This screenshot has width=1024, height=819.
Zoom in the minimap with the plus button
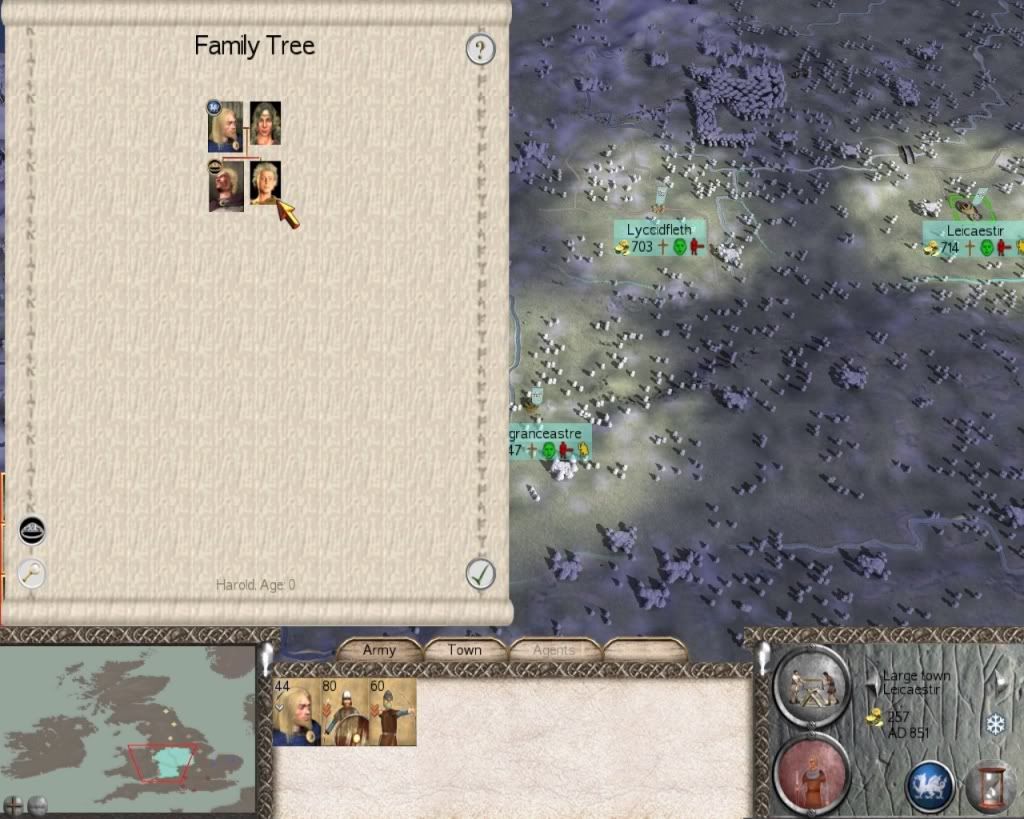click(x=13, y=805)
